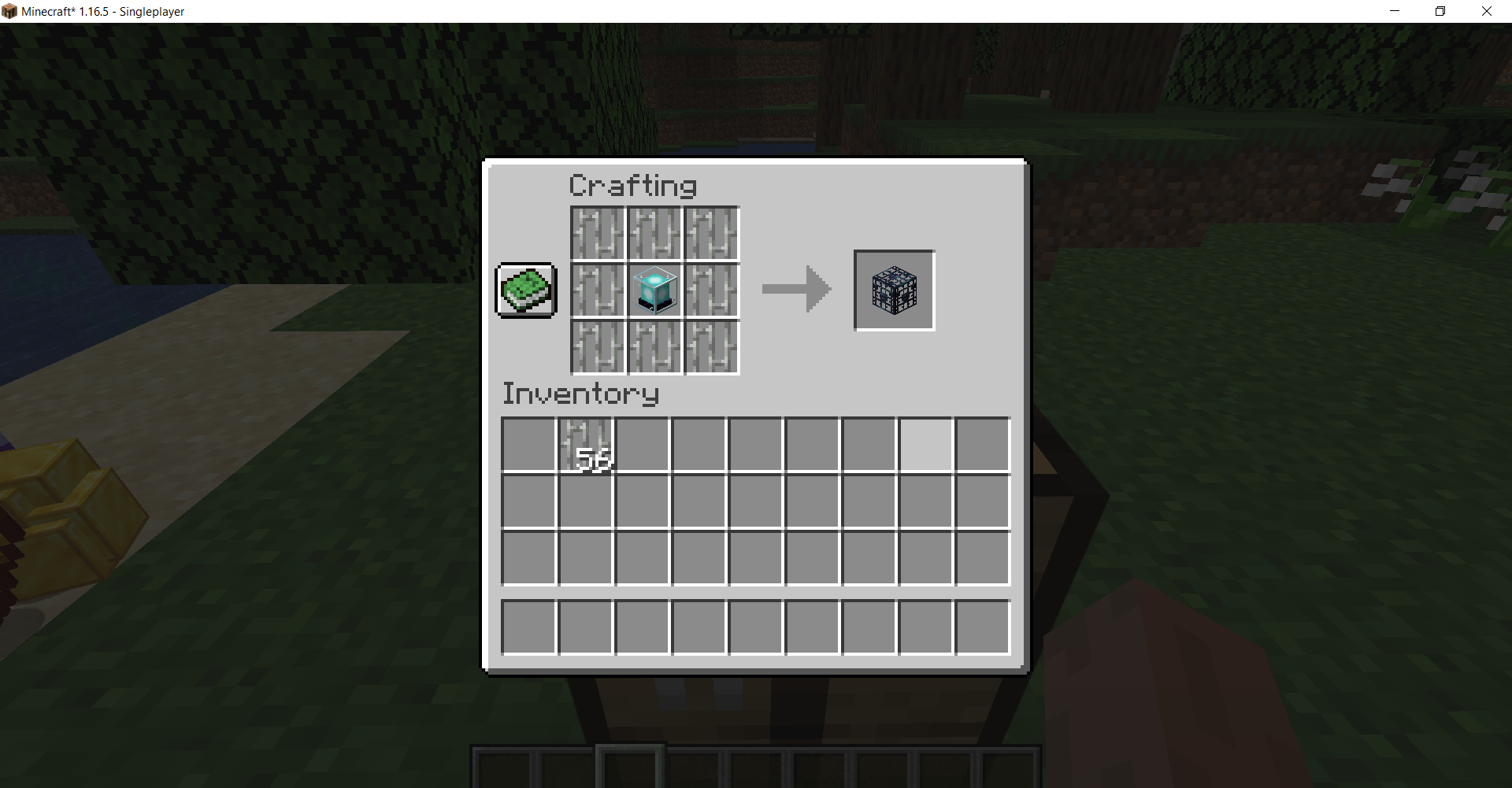Pick up iron bars from the top-left crafting slot
Image resolution: width=1512 pixels, height=788 pixels.
597,233
